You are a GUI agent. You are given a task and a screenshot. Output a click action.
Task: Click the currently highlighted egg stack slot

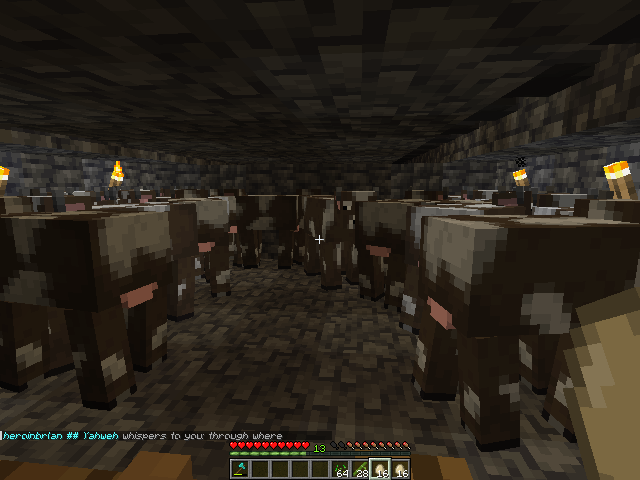click(x=381, y=469)
